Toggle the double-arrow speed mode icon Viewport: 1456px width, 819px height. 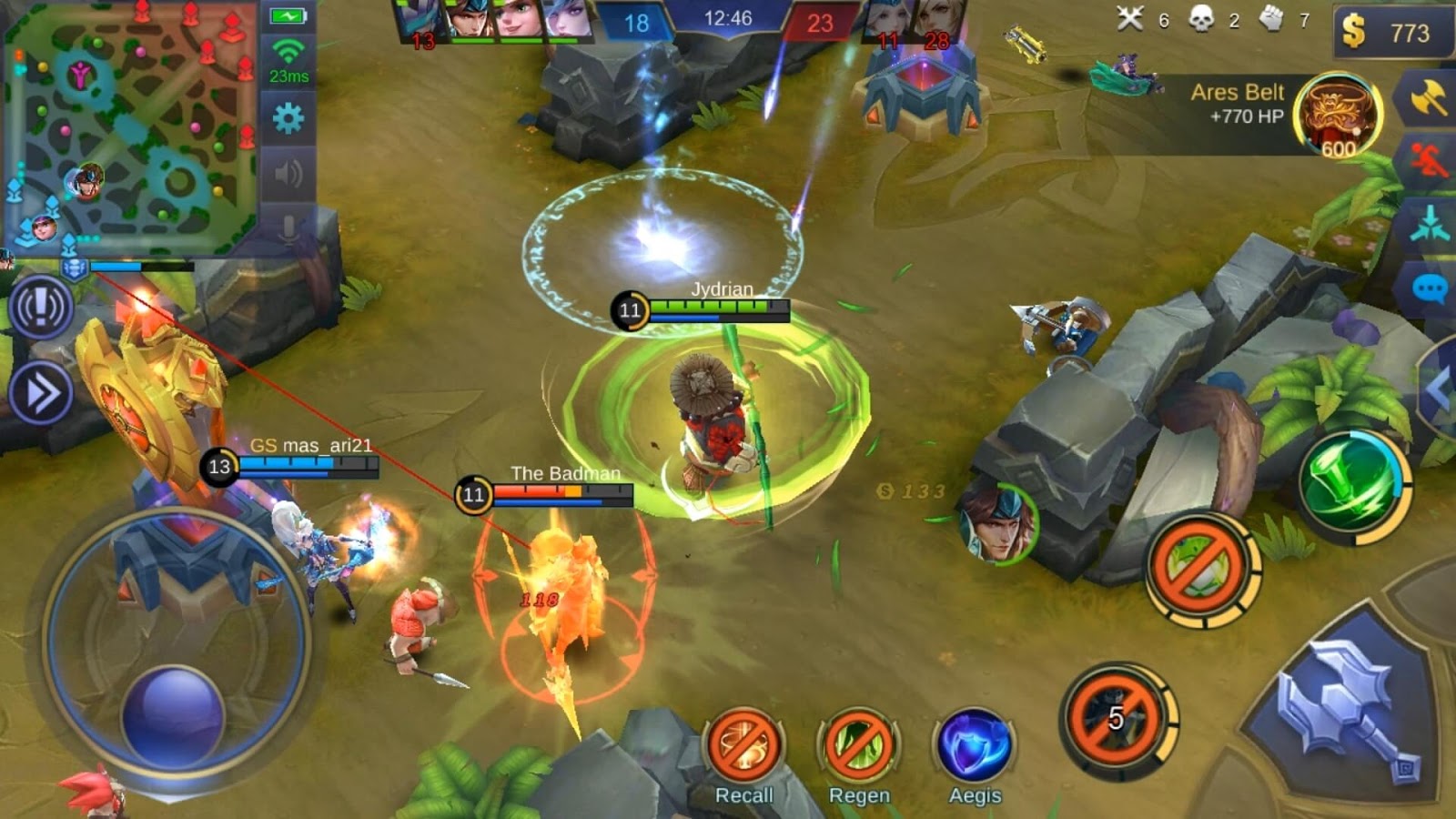click(x=40, y=391)
